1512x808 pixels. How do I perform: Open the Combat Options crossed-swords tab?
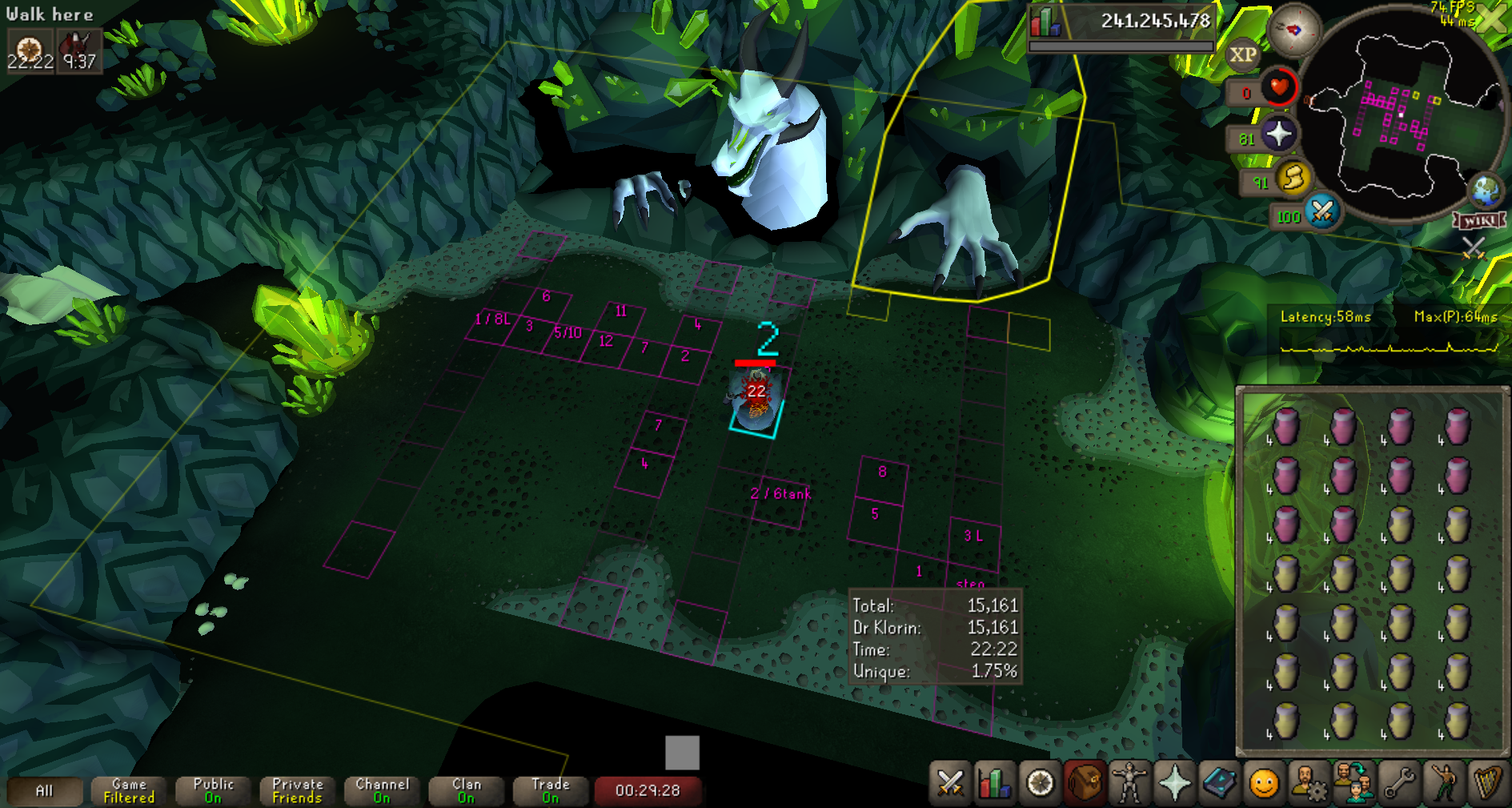click(950, 782)
